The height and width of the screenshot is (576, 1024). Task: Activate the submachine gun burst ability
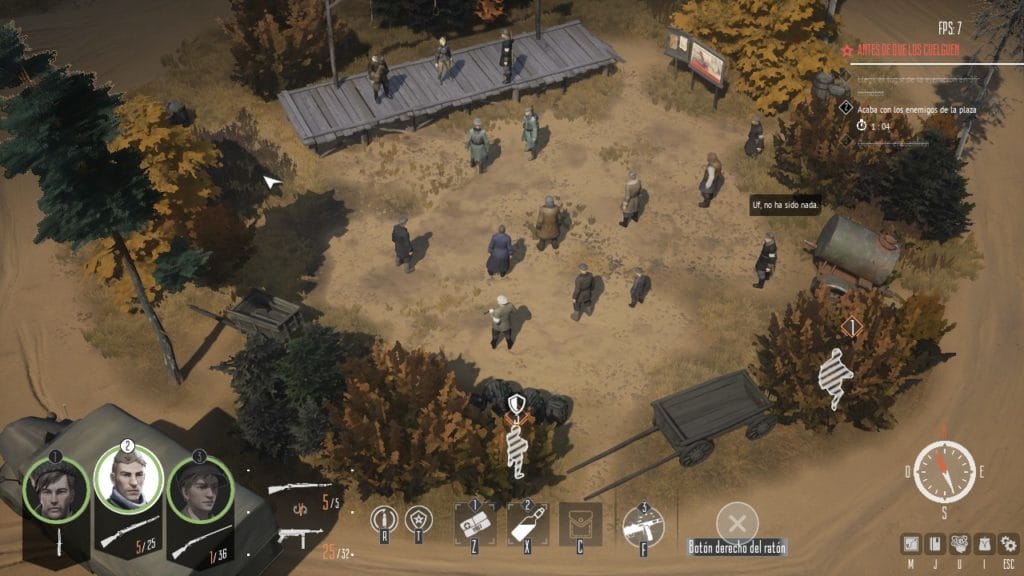point(643,523)
